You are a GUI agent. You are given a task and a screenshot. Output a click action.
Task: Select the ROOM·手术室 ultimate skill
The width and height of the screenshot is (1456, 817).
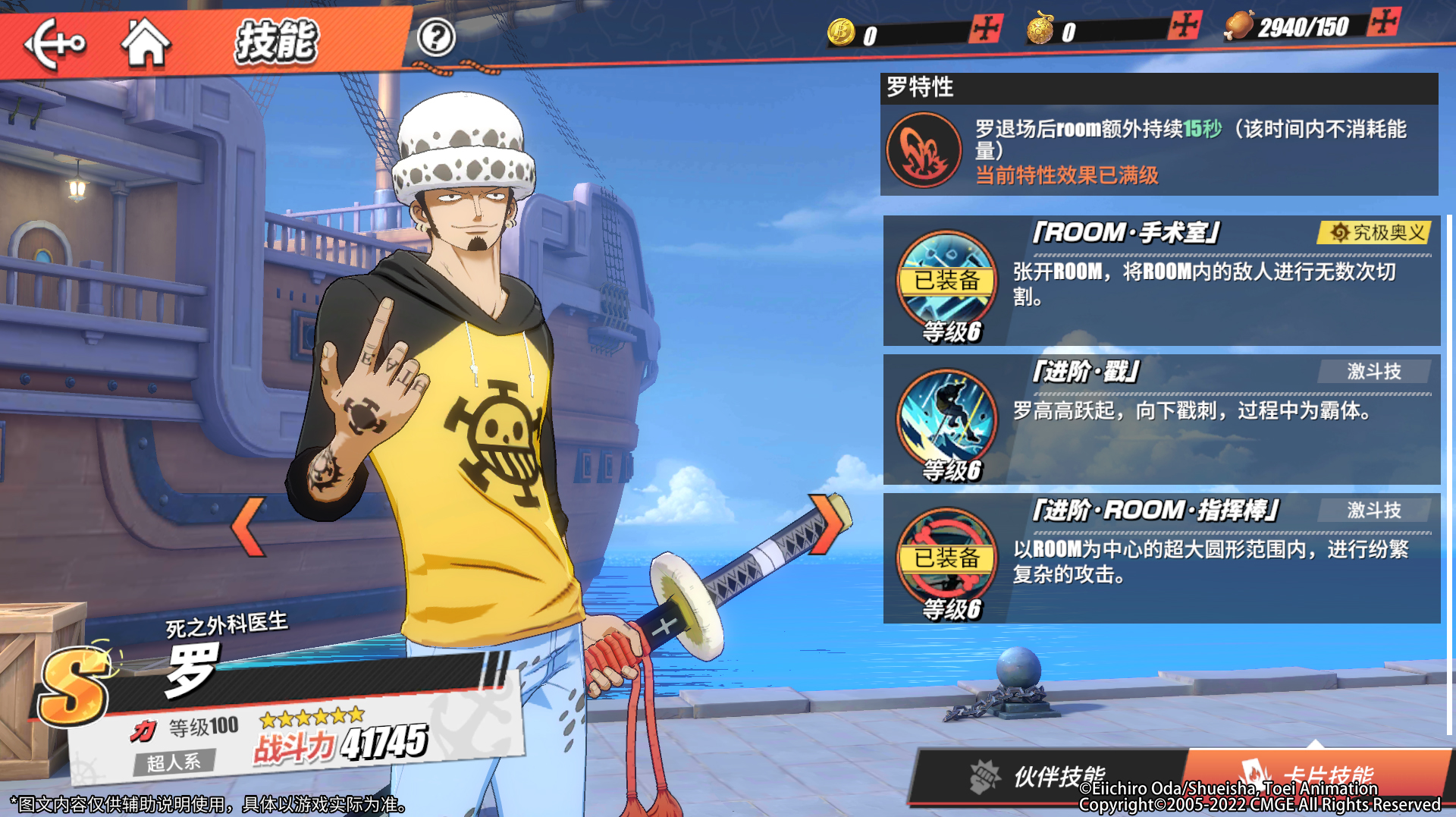click(1161, 281)
